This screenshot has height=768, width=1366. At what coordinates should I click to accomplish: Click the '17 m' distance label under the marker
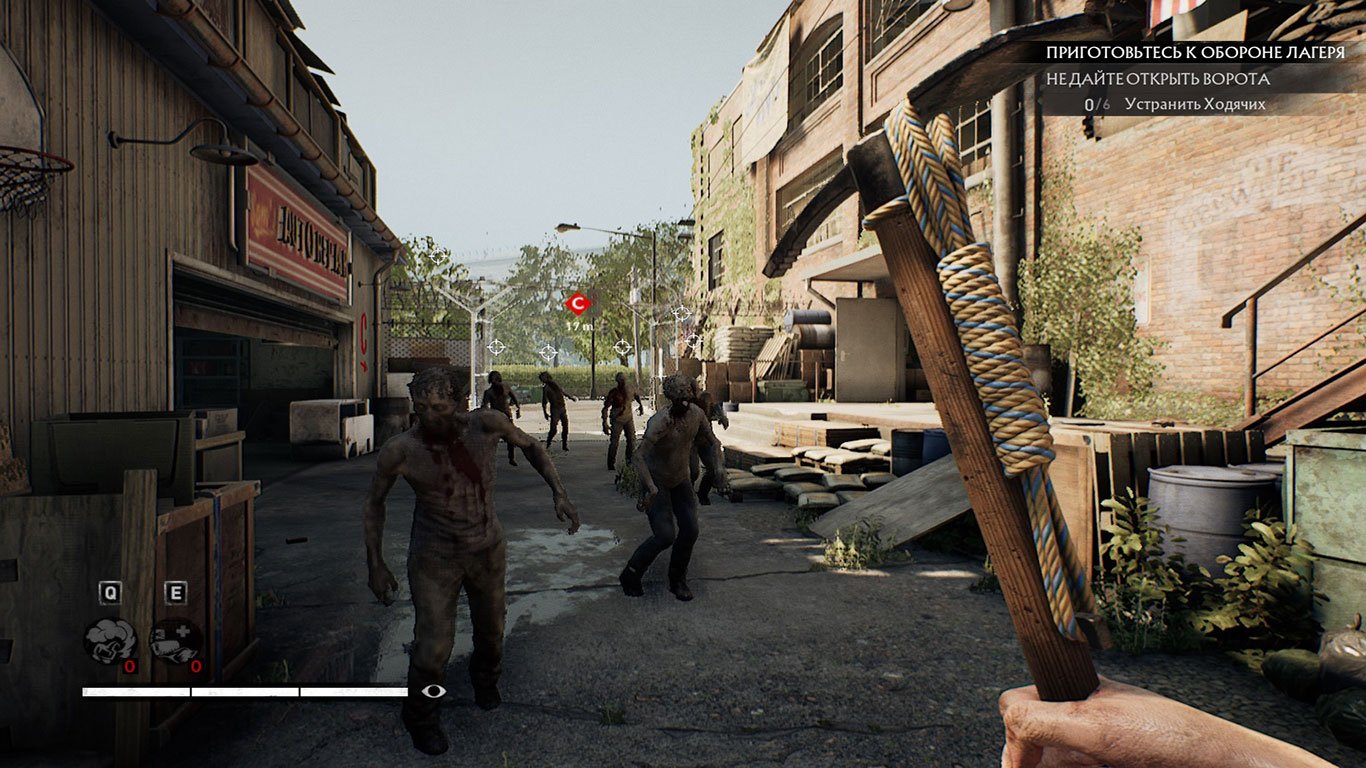[x=578, y=325]
